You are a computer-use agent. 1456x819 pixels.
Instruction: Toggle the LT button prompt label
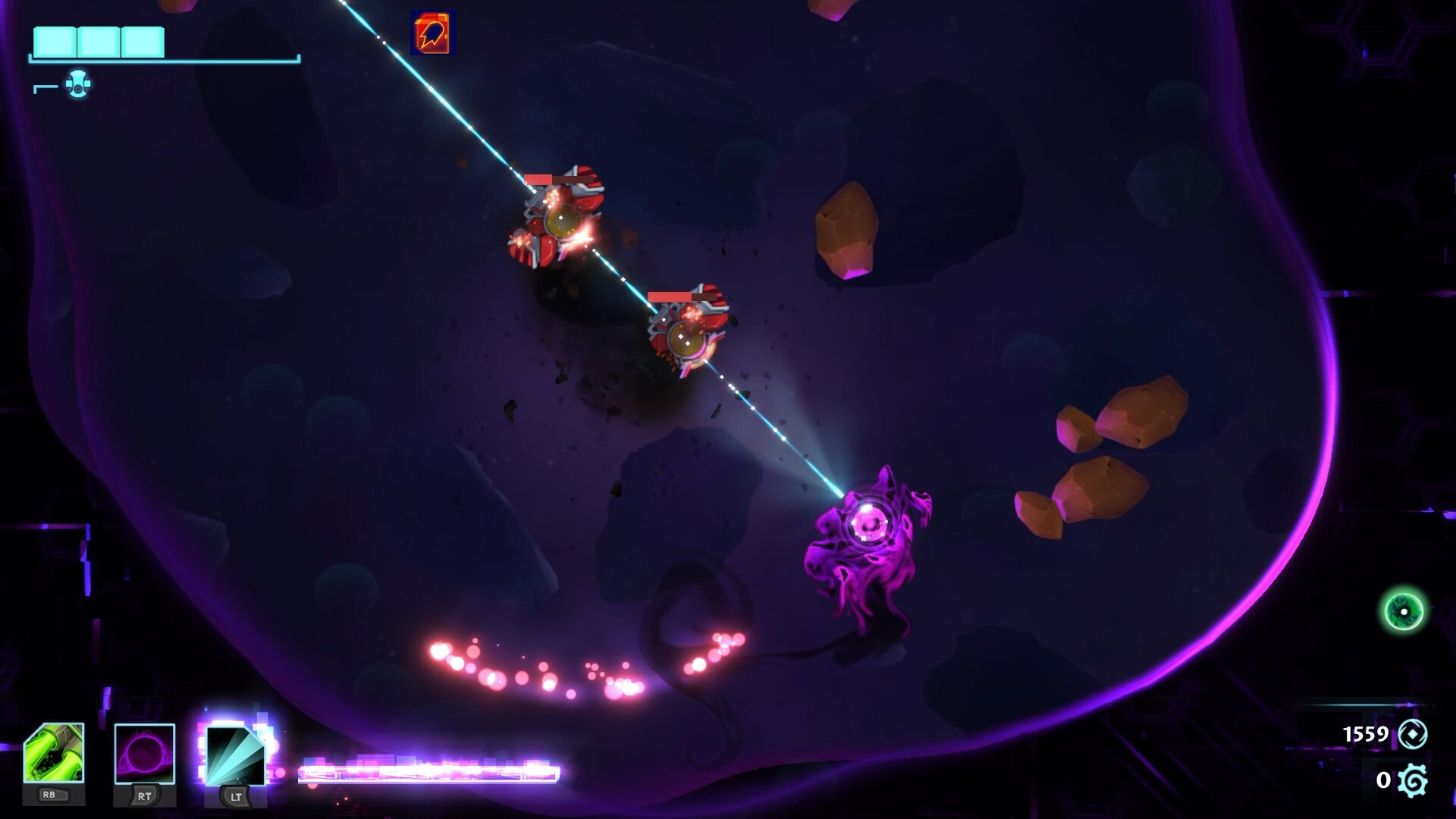pyautogui.click(x=234, y=797)
